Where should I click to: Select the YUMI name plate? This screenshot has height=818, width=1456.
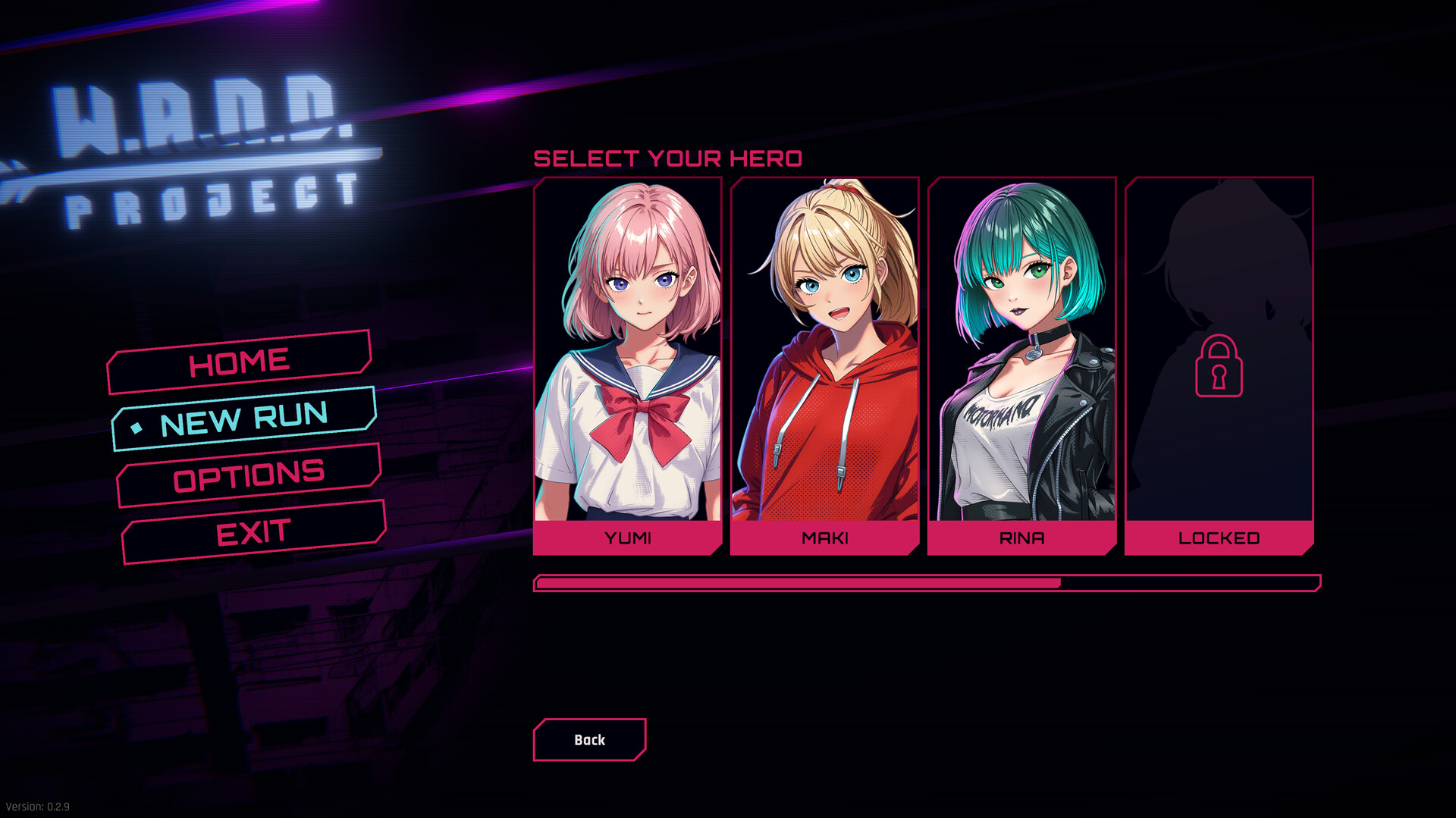pyautogui.click(x=628, y=538)
